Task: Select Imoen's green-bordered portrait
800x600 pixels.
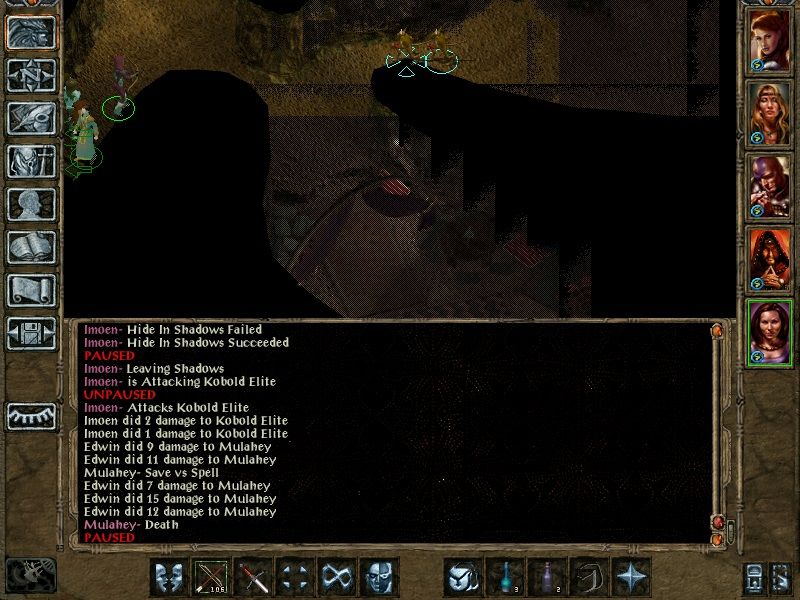Action: coord(770,333)
